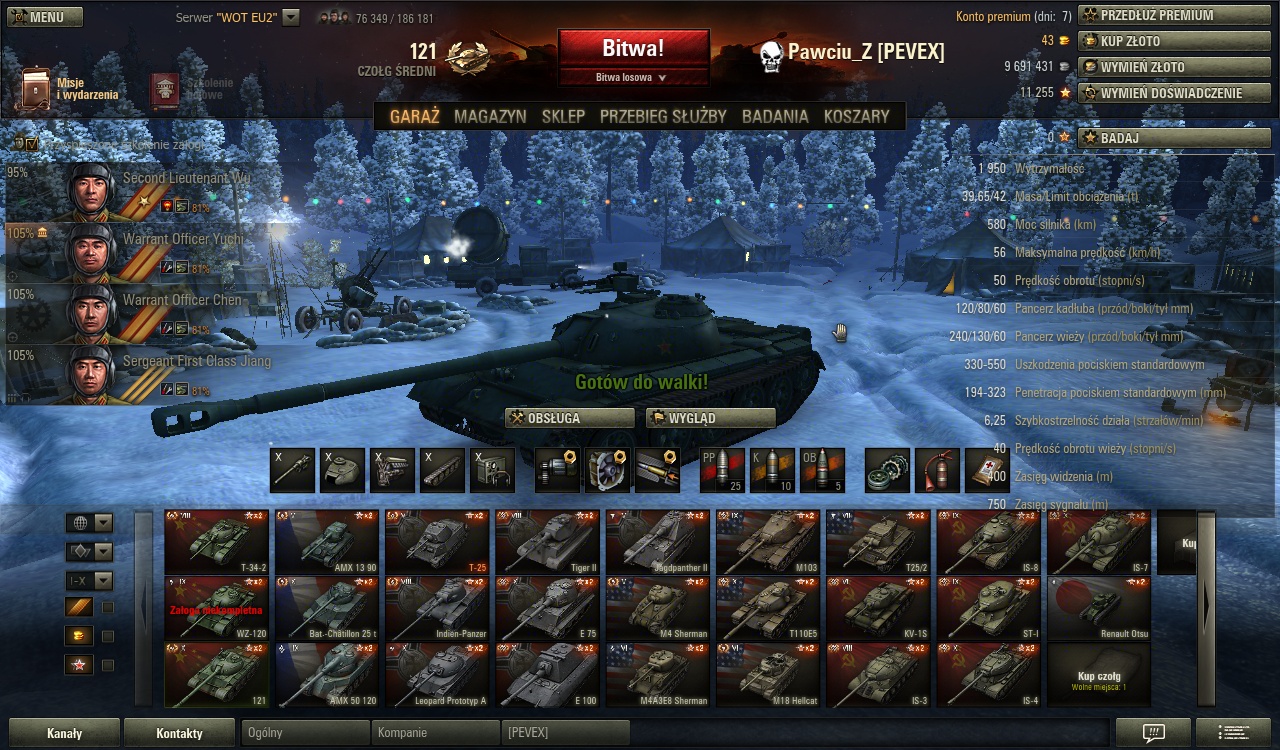1280x750 pixels.
Task: Open the WYGLĄD appearance button
Action: pyautogui.click(x=711, y=418)
